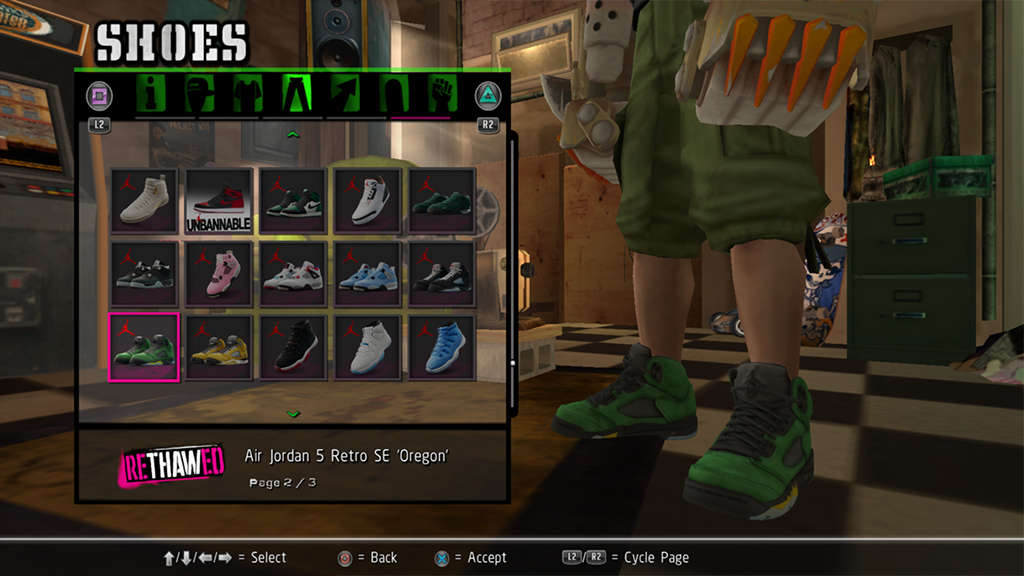This screenshot has width=1024, height=576.
Task: Select the green Oregon Jordan 5 tile
Action: [x=144, y=347]
